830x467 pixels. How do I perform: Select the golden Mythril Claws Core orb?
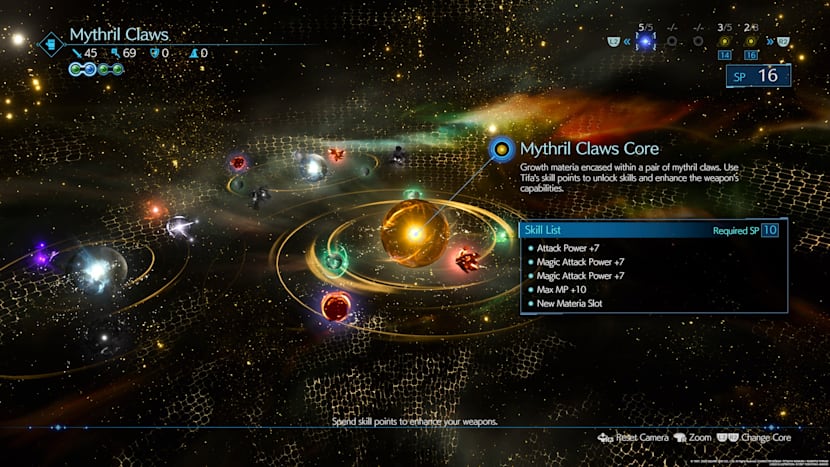(414, 232)
